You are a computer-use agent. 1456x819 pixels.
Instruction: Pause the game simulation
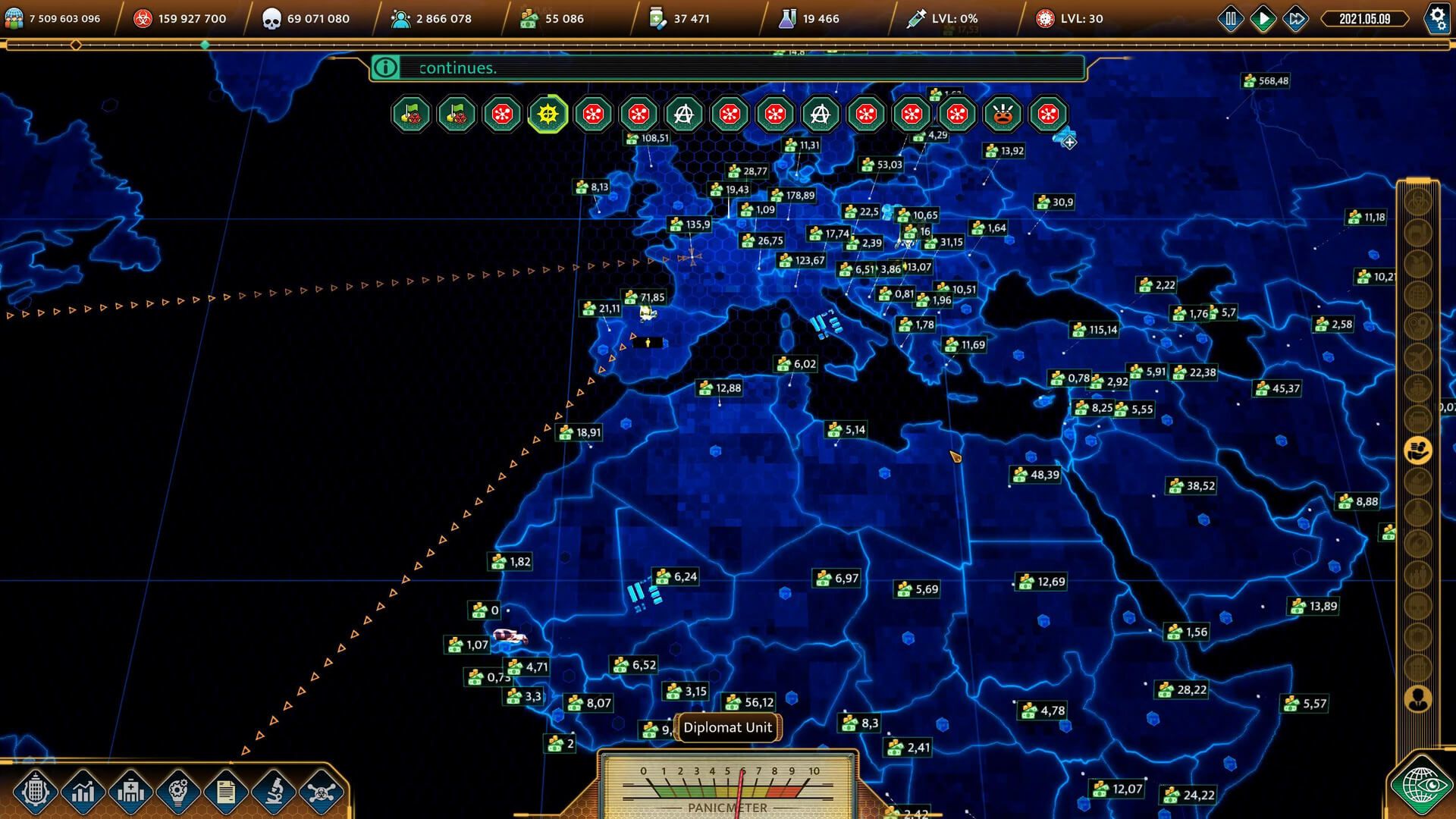[1231, 18]
